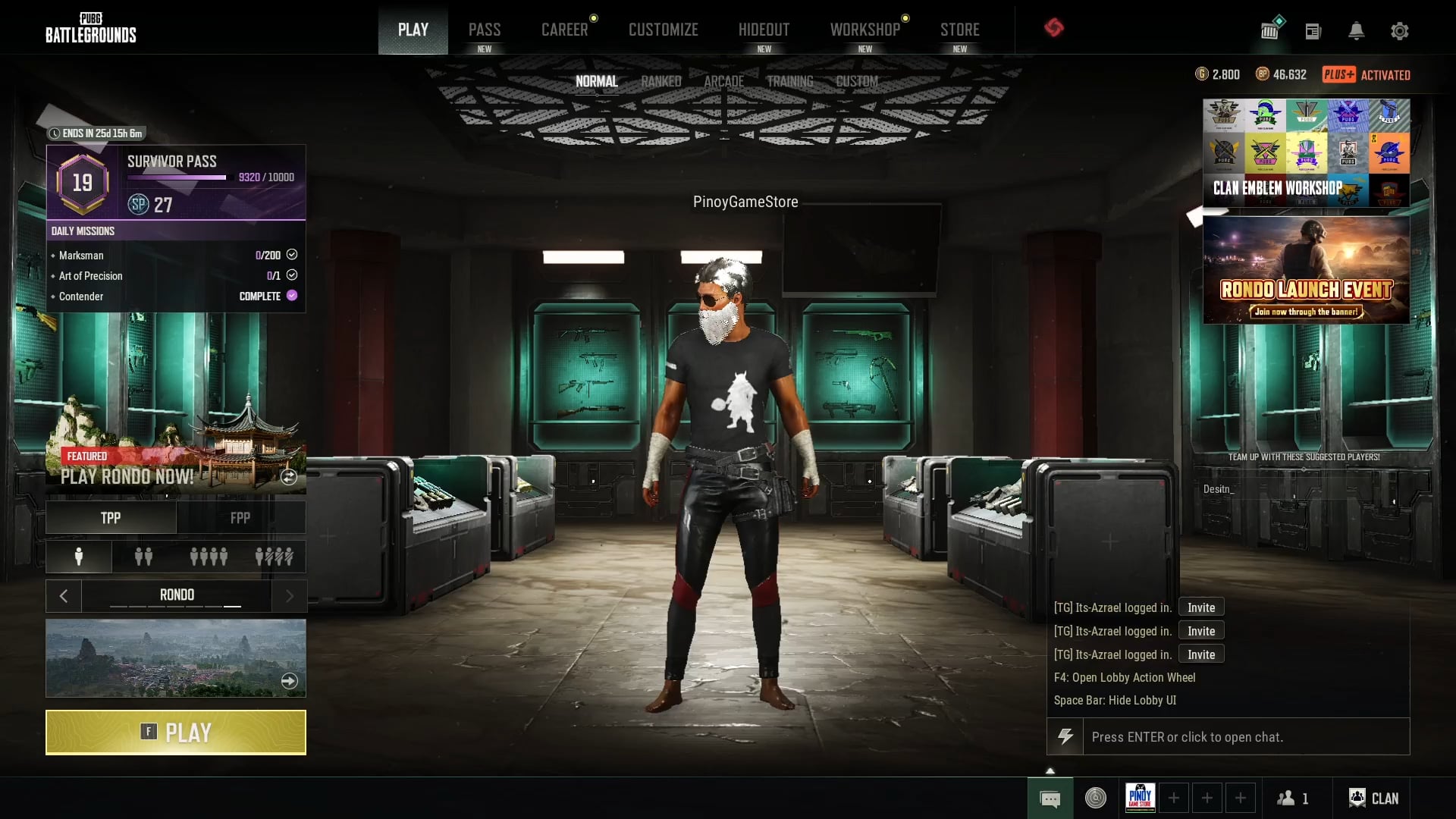
Task: Switch to the RANKED tab
Action: [x=661, y=81]
